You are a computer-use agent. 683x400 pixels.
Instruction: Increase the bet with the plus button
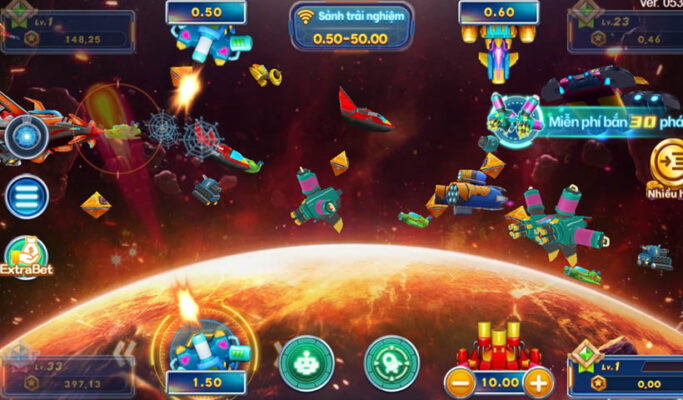(537, 381)
